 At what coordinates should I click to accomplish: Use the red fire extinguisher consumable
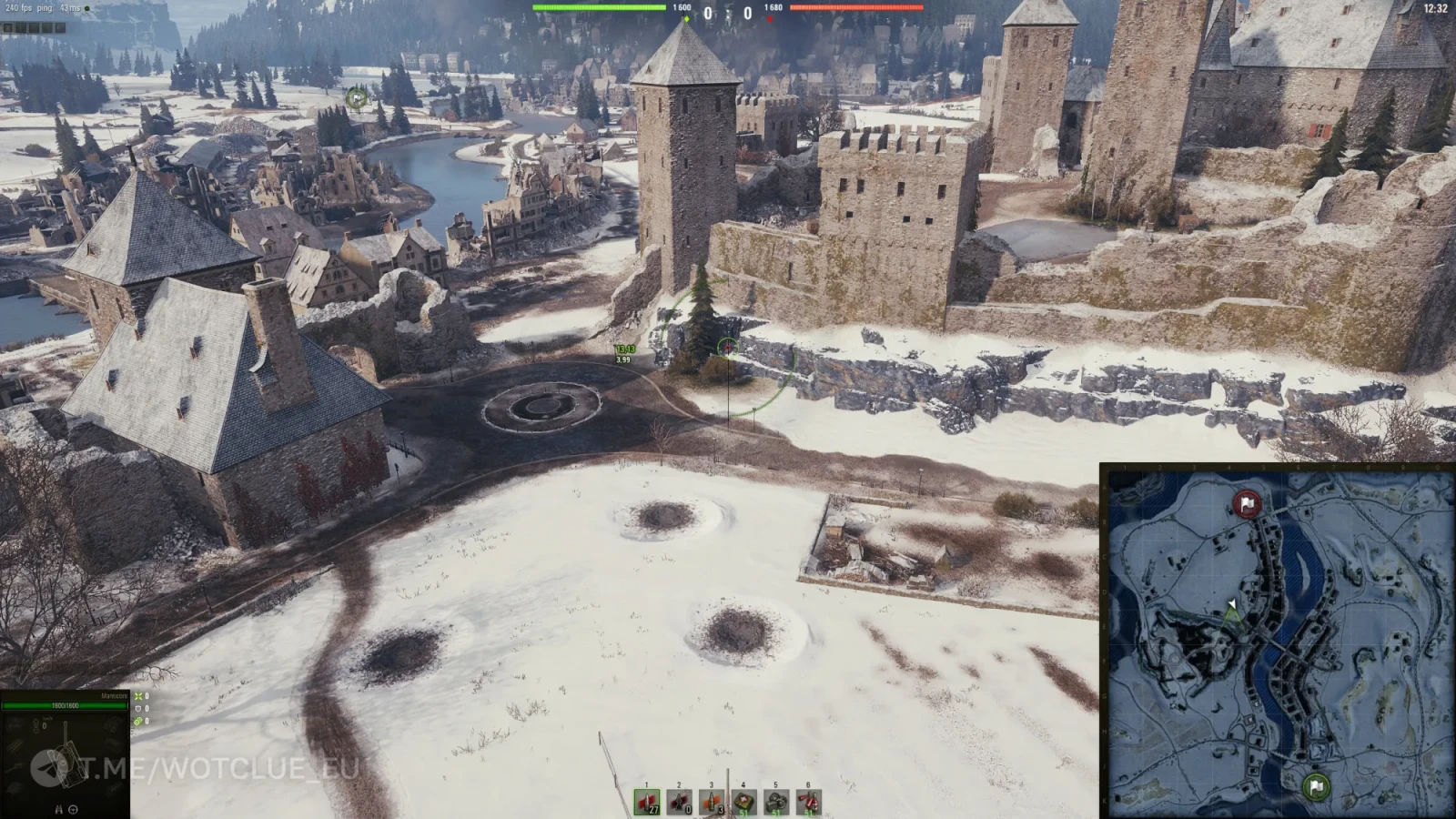pos(809,802)
